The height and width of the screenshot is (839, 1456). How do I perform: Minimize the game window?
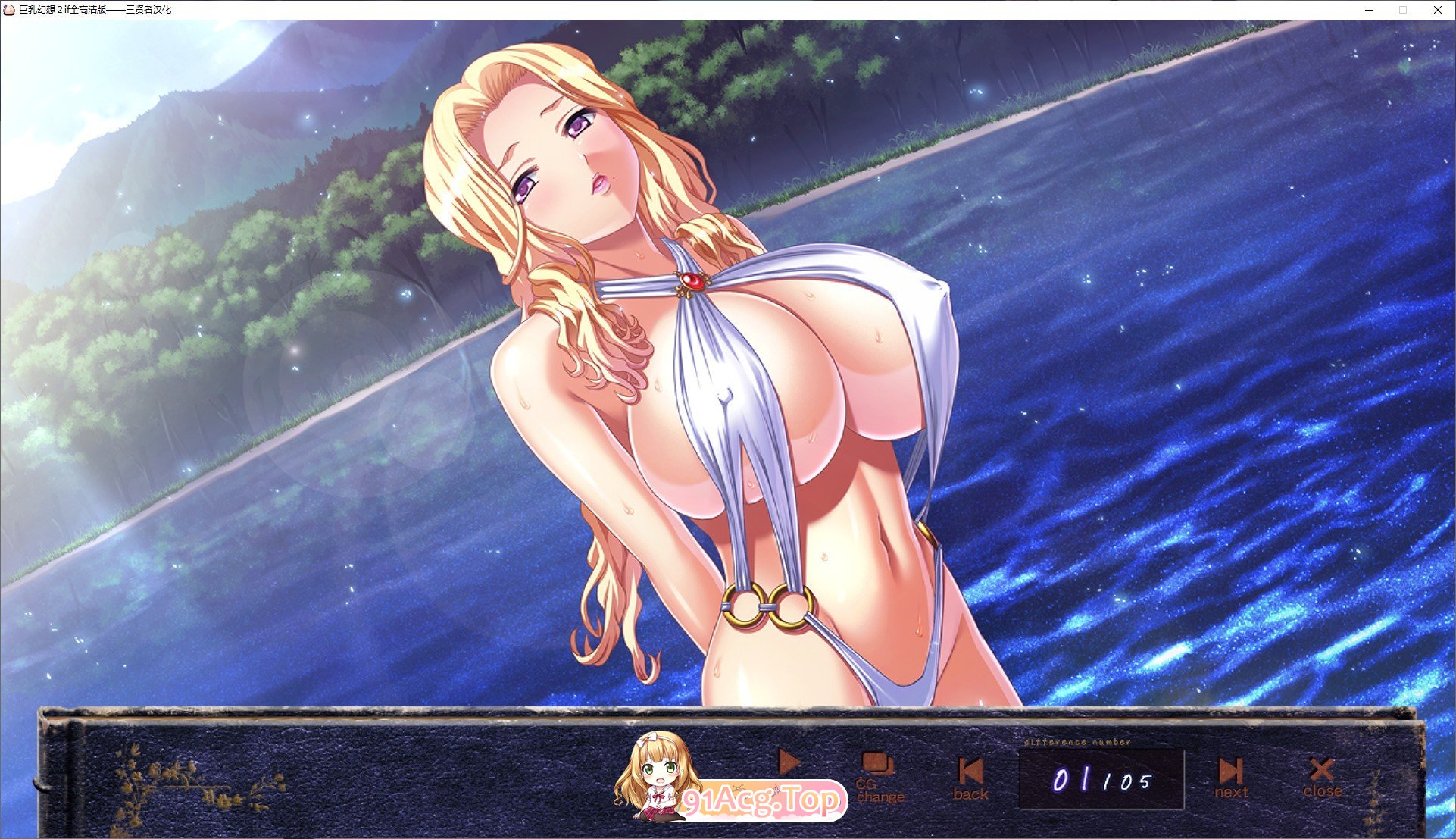coord(1370,10)
